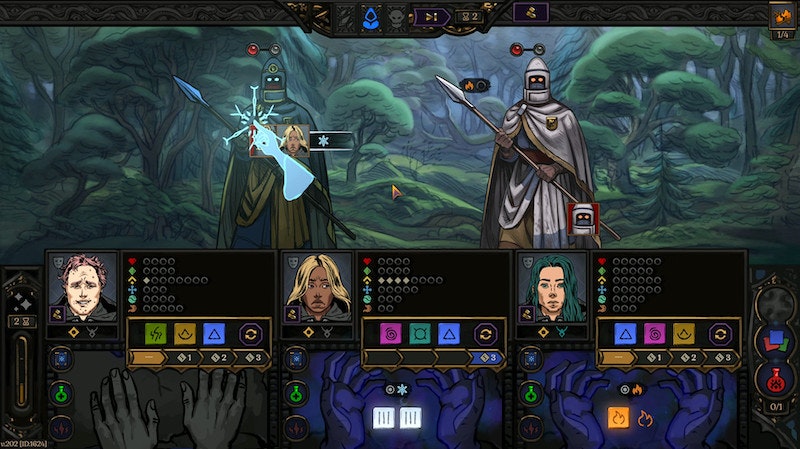800x449 pixels.
Task: Click the skip-turn arrow button in top bar
Action: click(433, 16)
